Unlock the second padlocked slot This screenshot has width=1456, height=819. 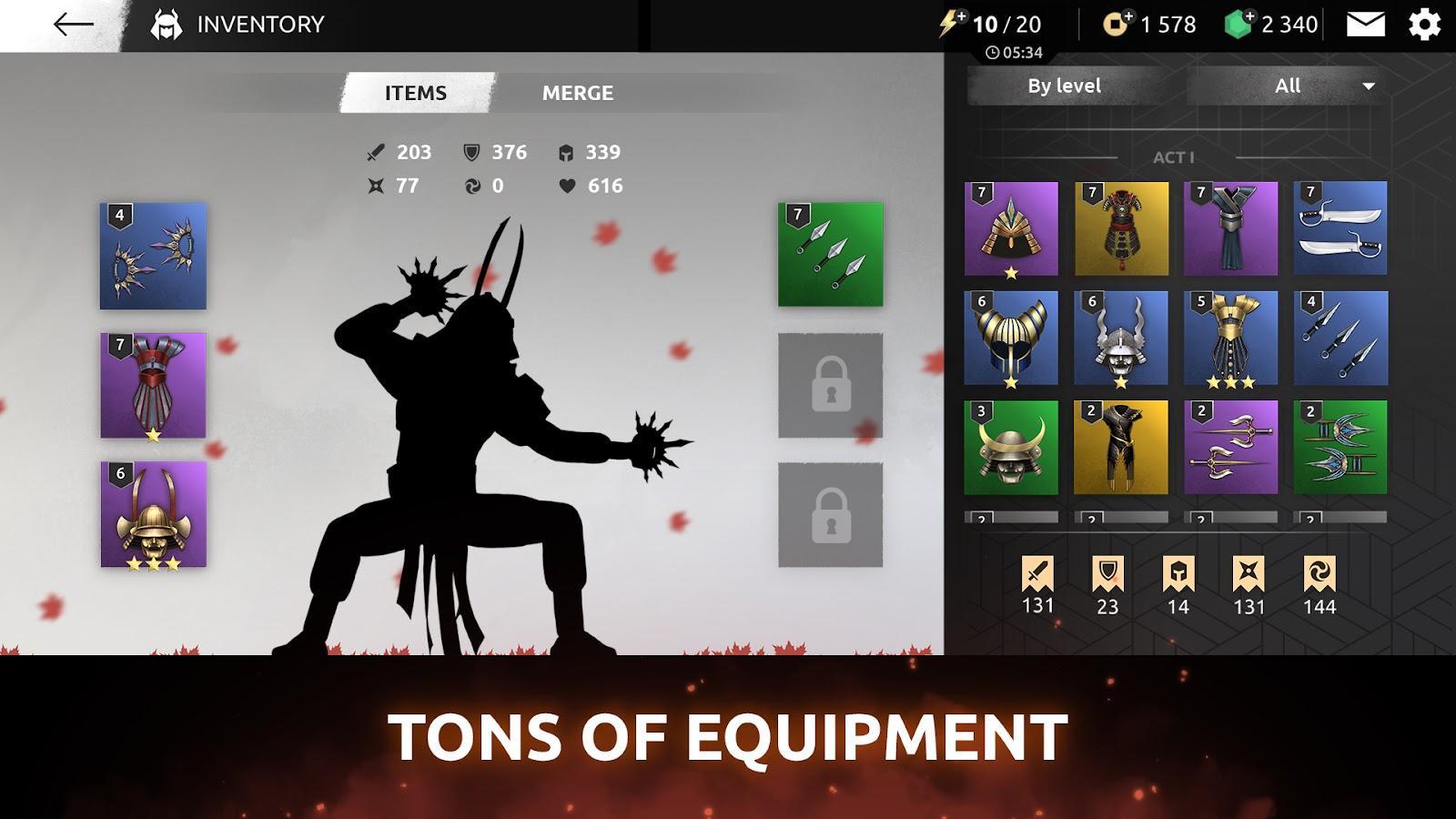(x=830, y=514)
